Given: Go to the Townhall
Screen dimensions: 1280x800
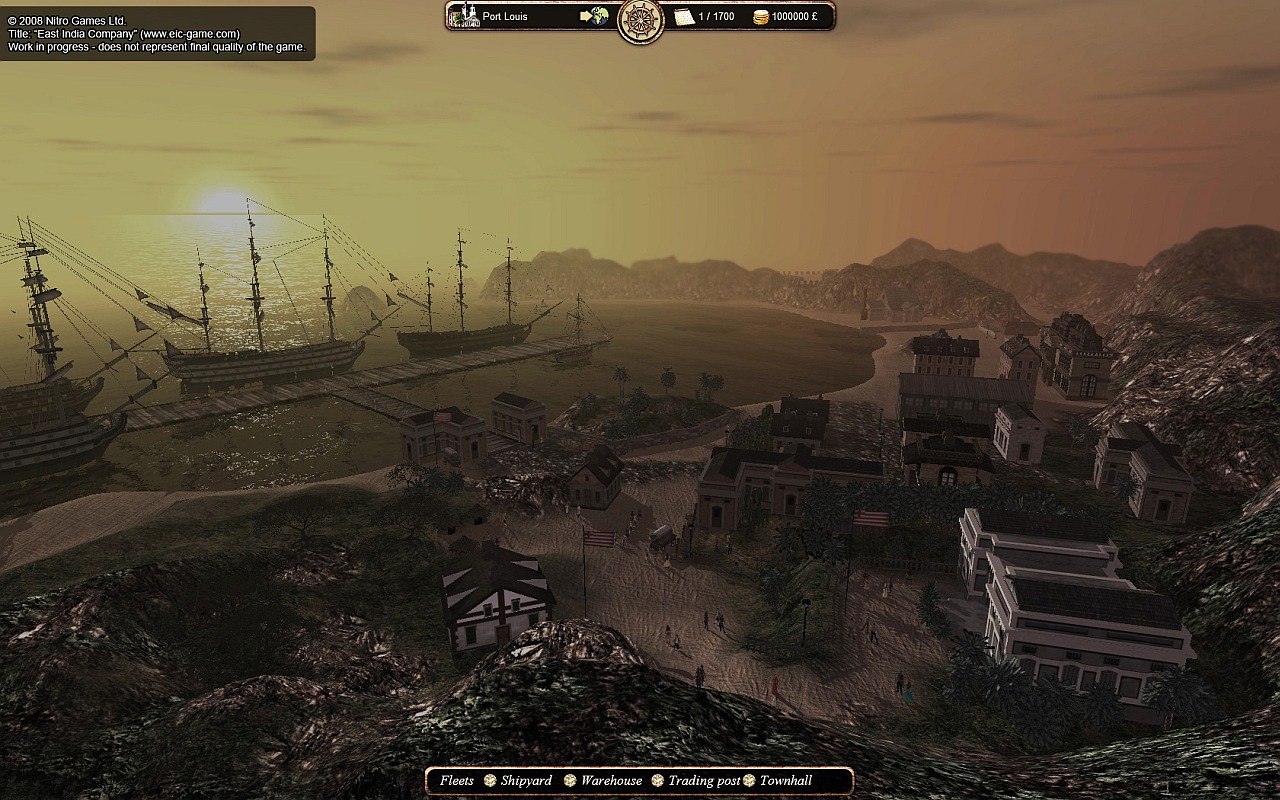Looking at the screenshot, I should pyautogui.click(x=786, y=781).
